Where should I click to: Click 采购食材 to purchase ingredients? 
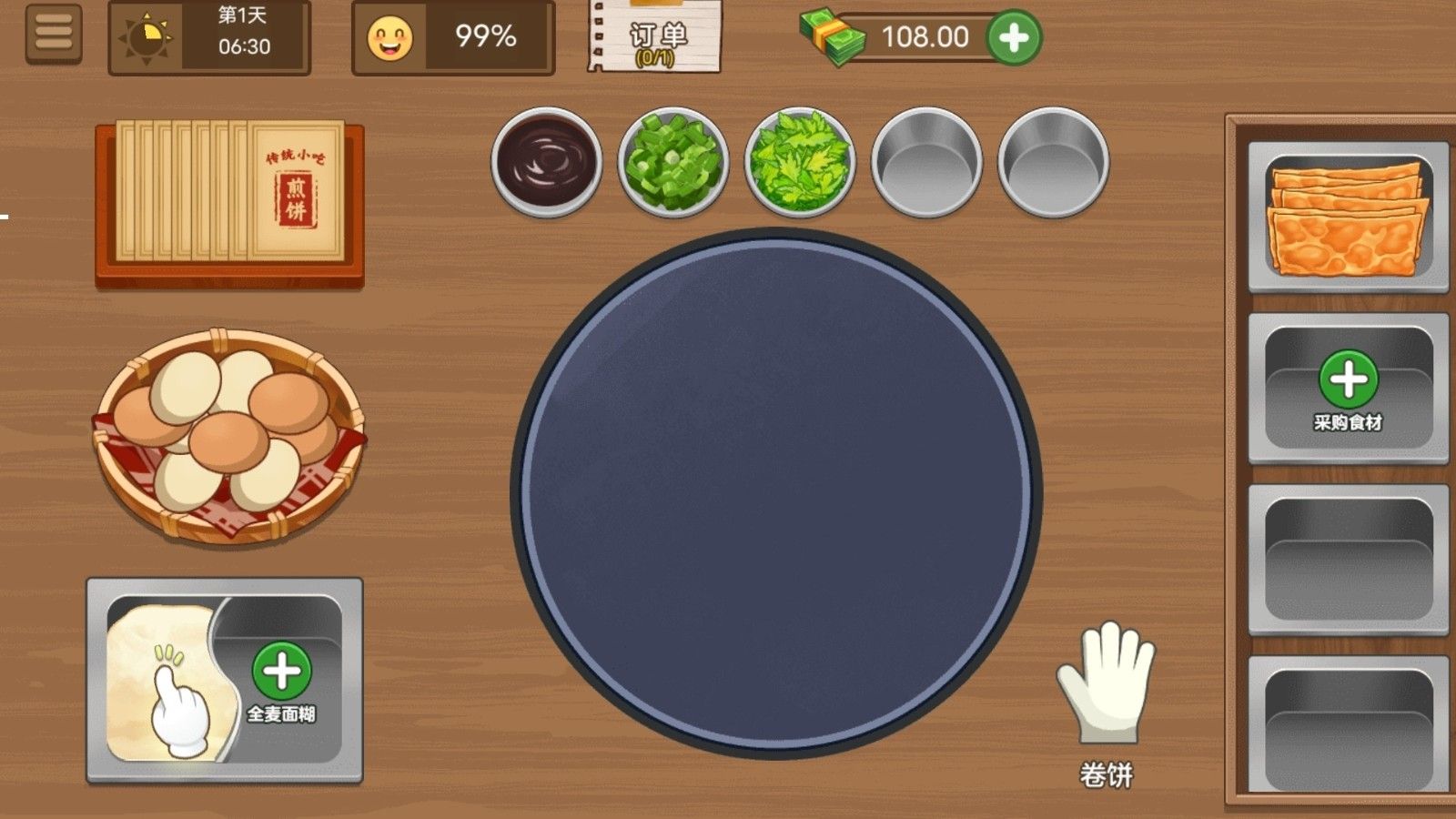point(1347,387)
